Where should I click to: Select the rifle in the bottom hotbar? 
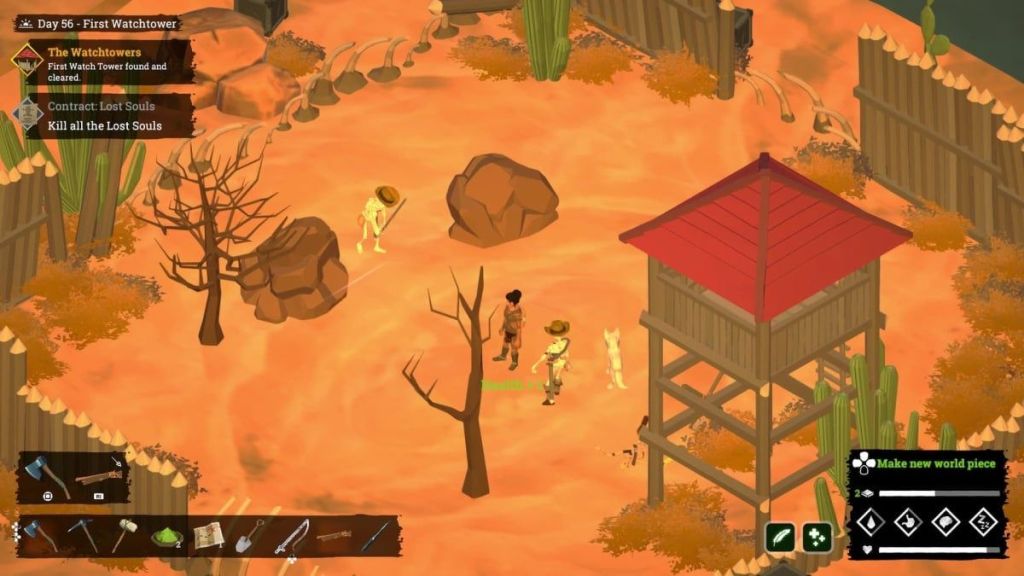[333, 536]
